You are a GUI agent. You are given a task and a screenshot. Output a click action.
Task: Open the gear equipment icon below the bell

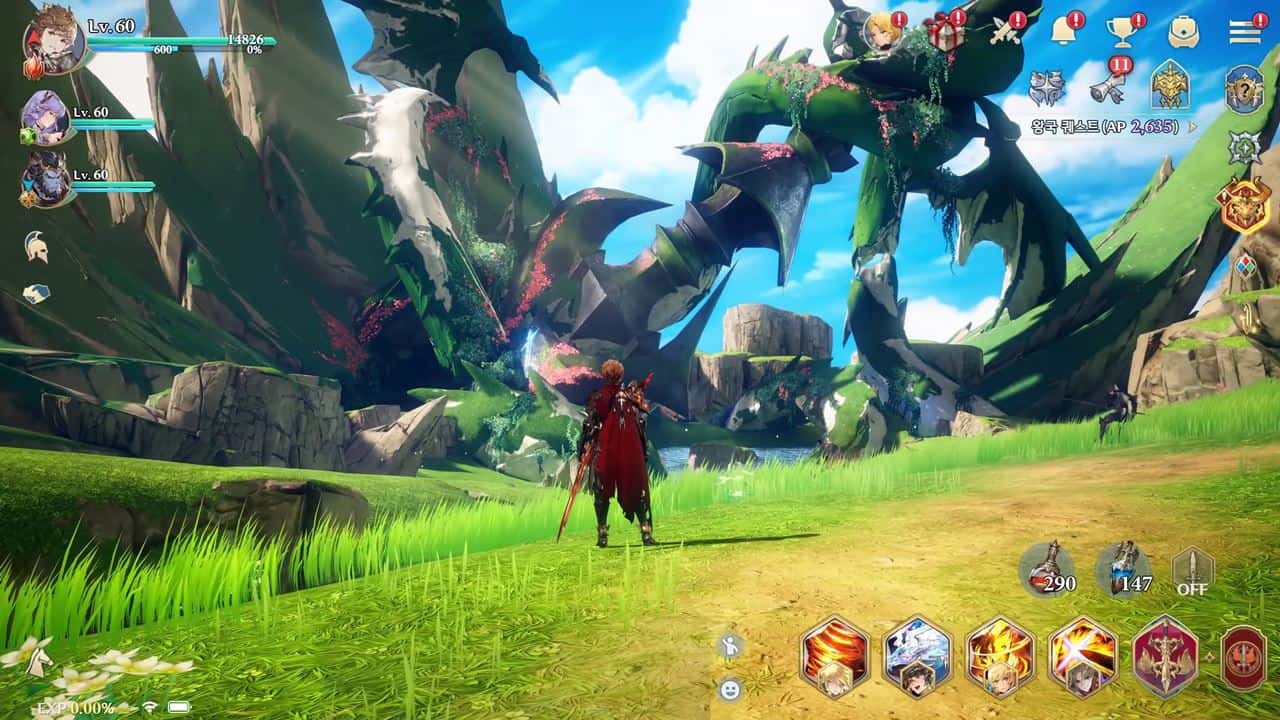click(x=1048, y=87)
